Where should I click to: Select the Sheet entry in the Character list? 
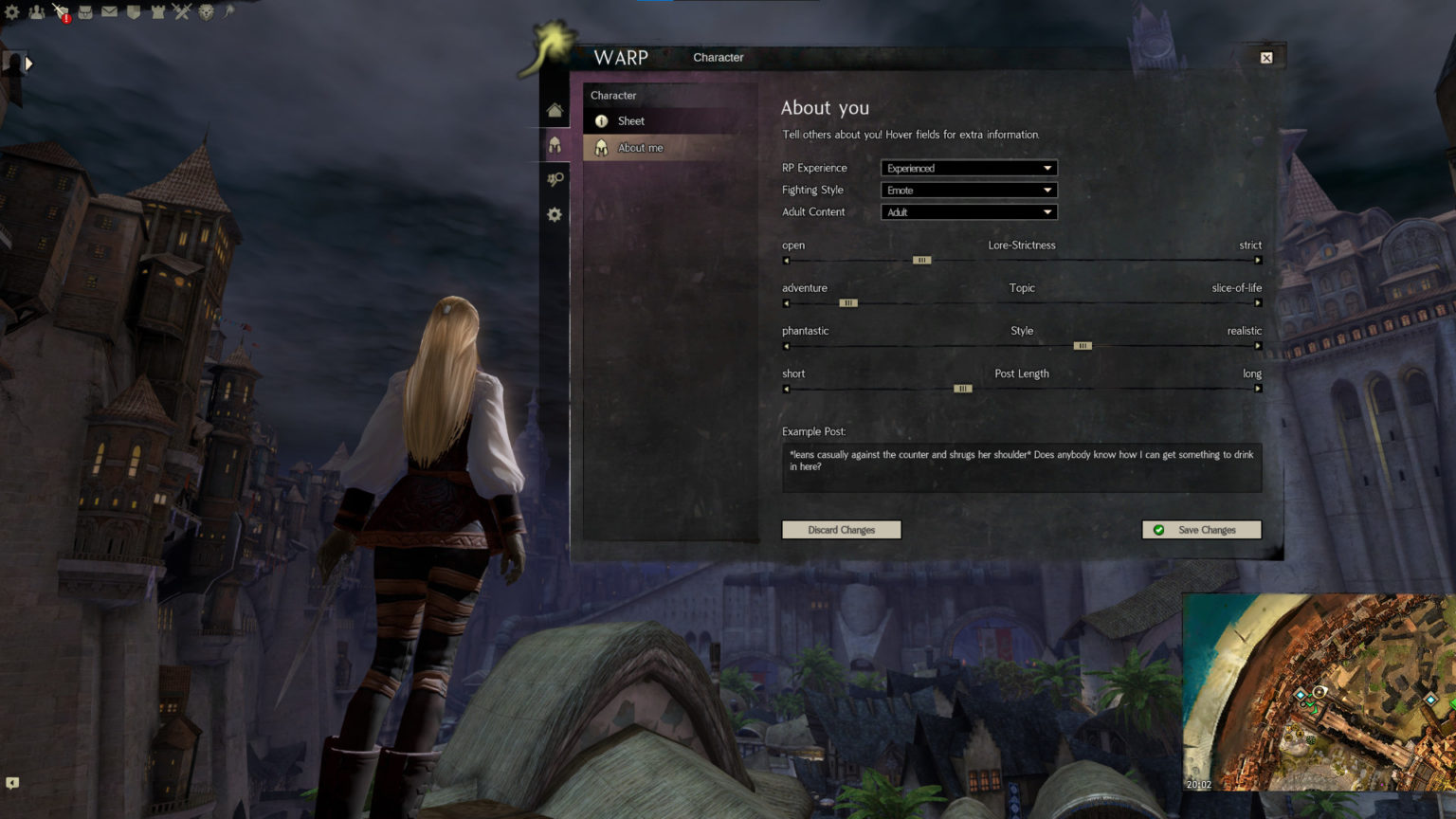[631, 120]
